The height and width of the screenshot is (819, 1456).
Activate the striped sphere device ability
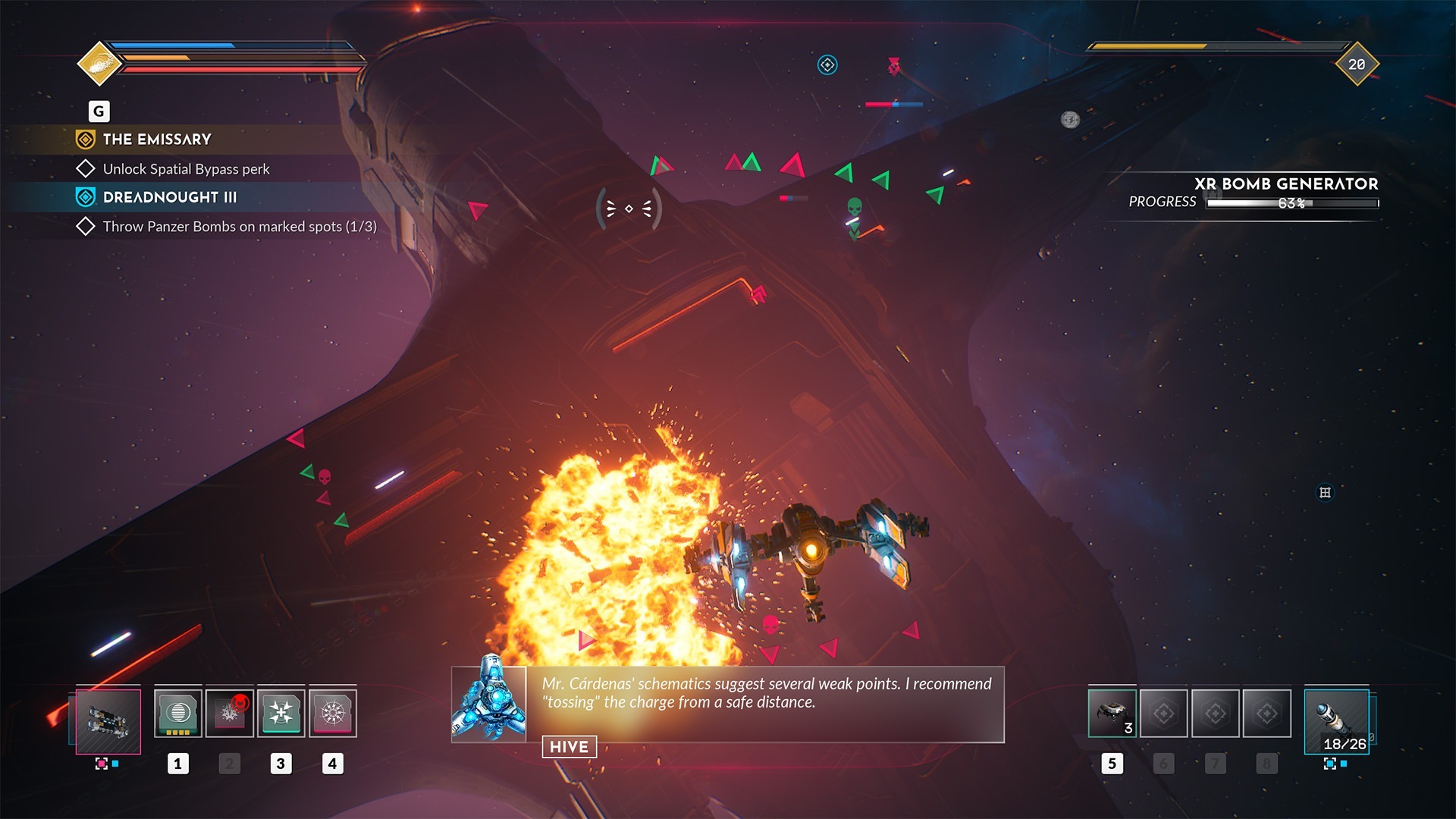(178, 714)
